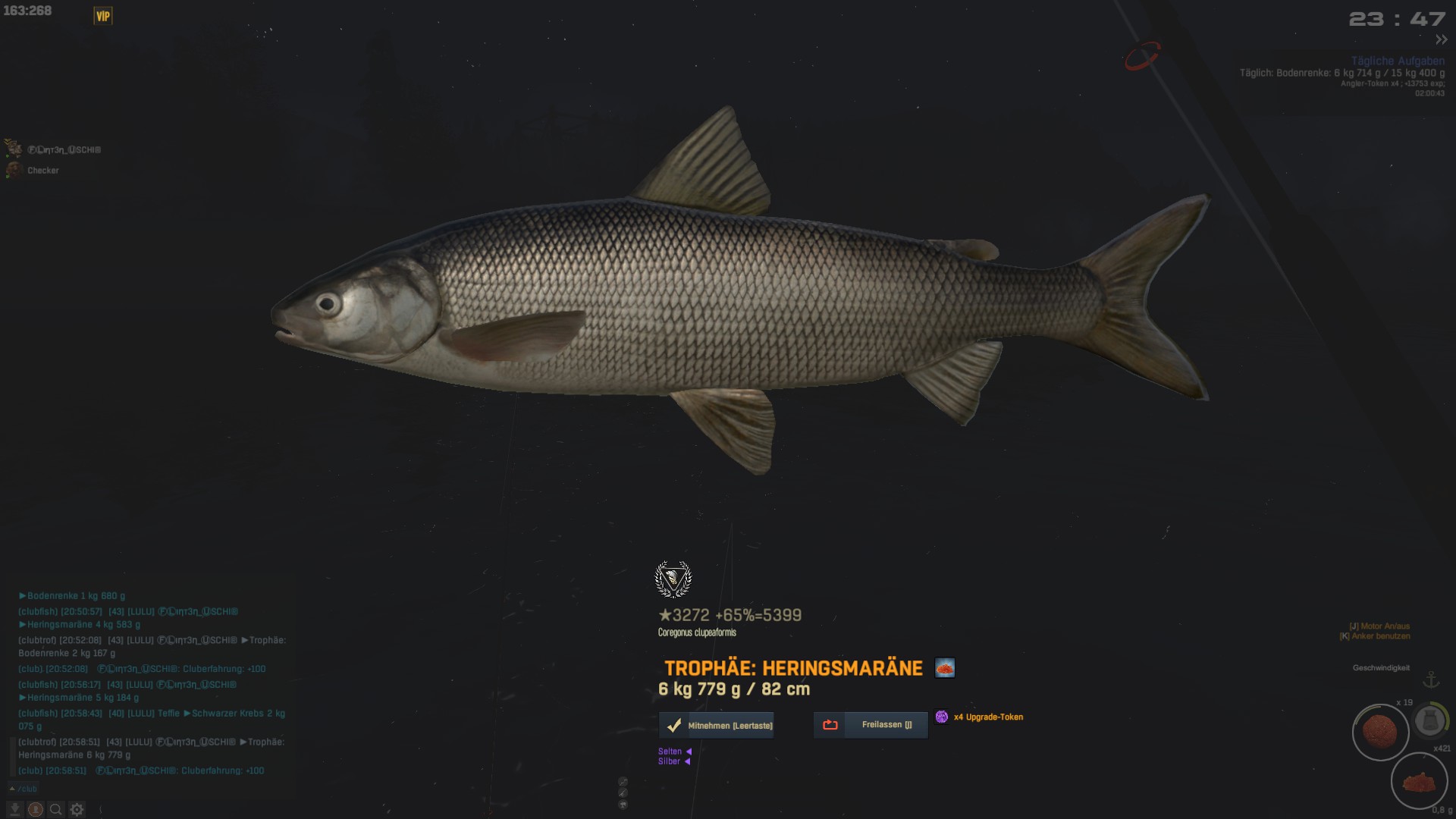Click the silver trophy laurel badge
1456x819 pixels.
click(673, 580)
